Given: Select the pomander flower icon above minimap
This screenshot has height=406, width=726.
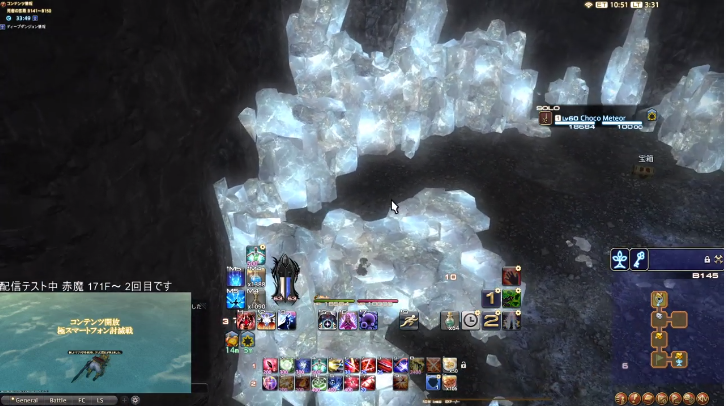Looking at the screenshot, I should (620, 259).
